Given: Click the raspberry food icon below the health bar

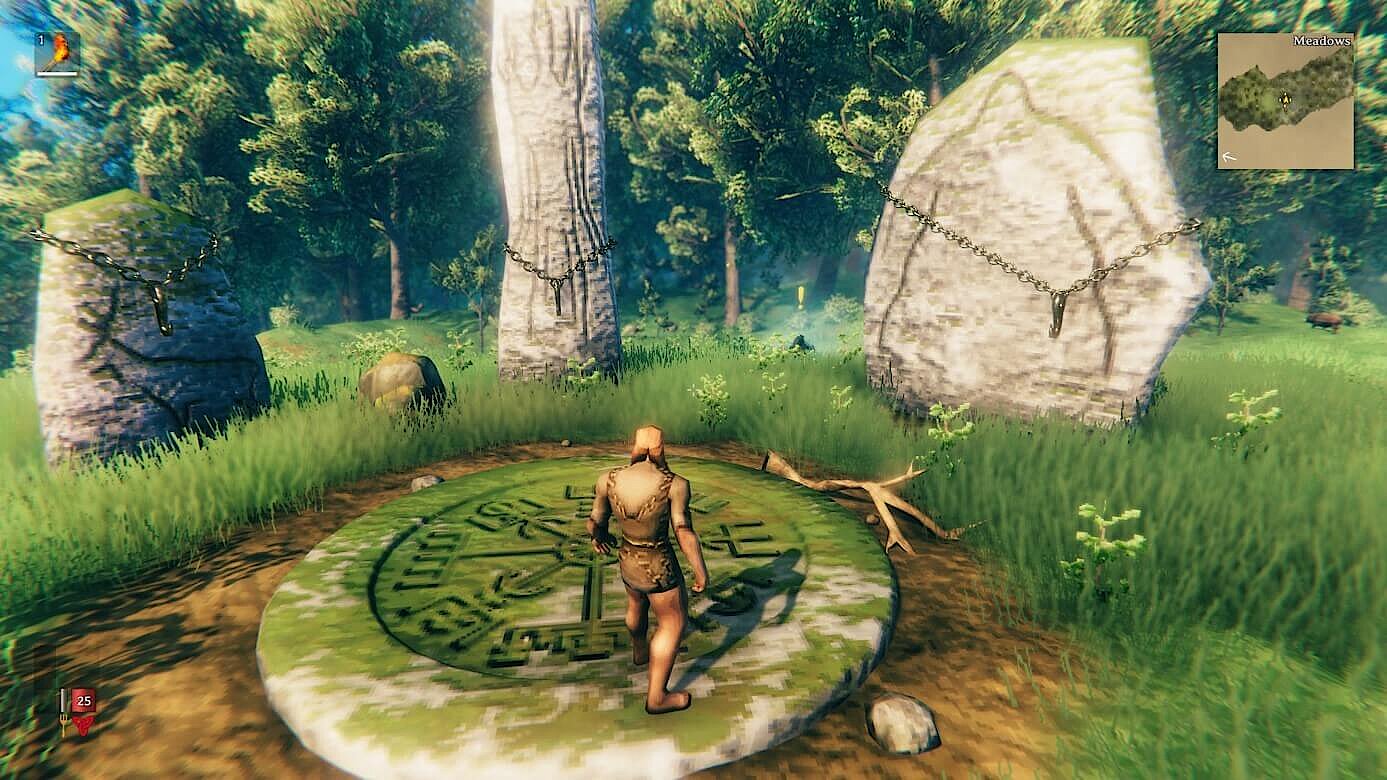Looking at the screenshot, I should (84, 726).
